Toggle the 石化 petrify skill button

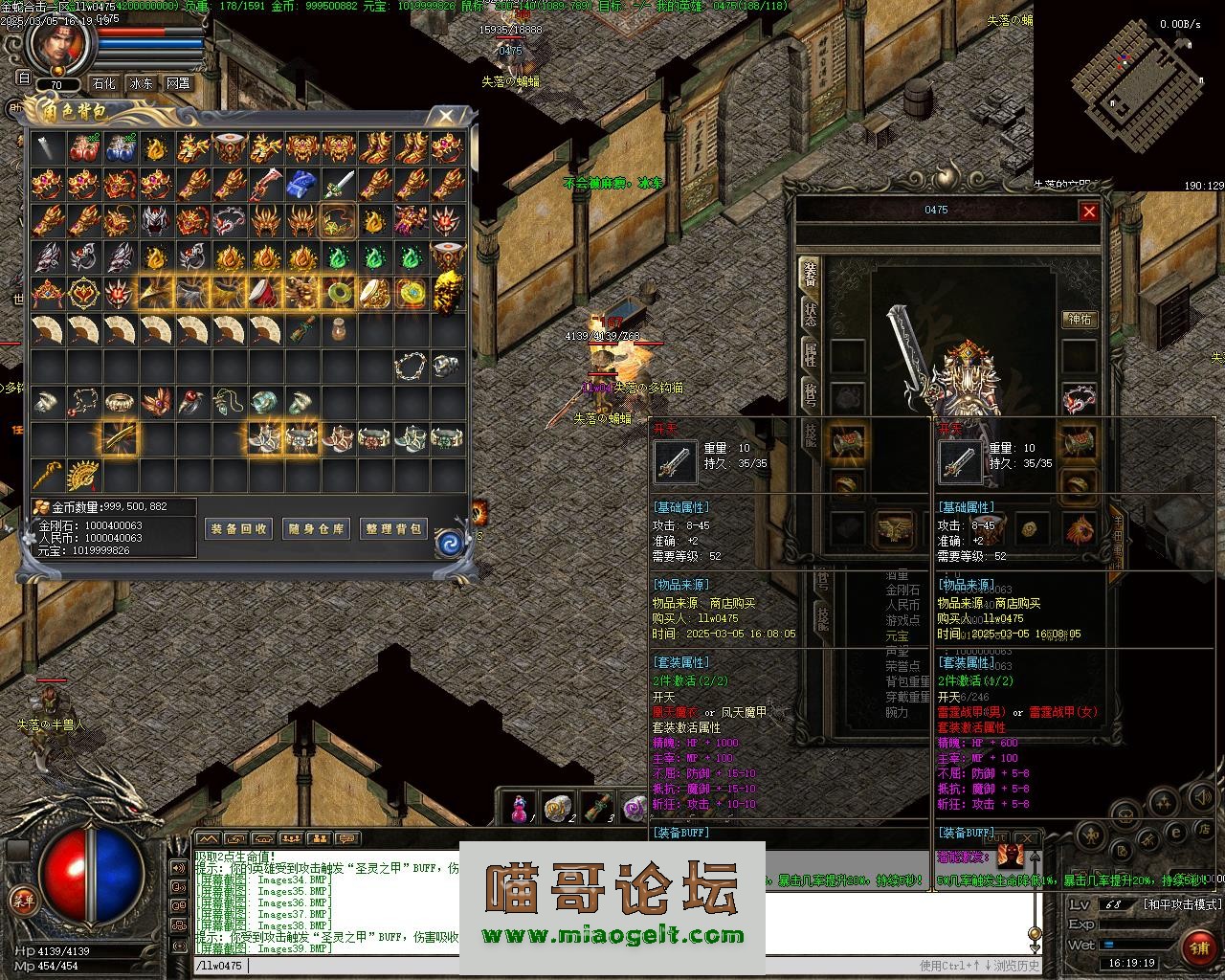[102, 83]
